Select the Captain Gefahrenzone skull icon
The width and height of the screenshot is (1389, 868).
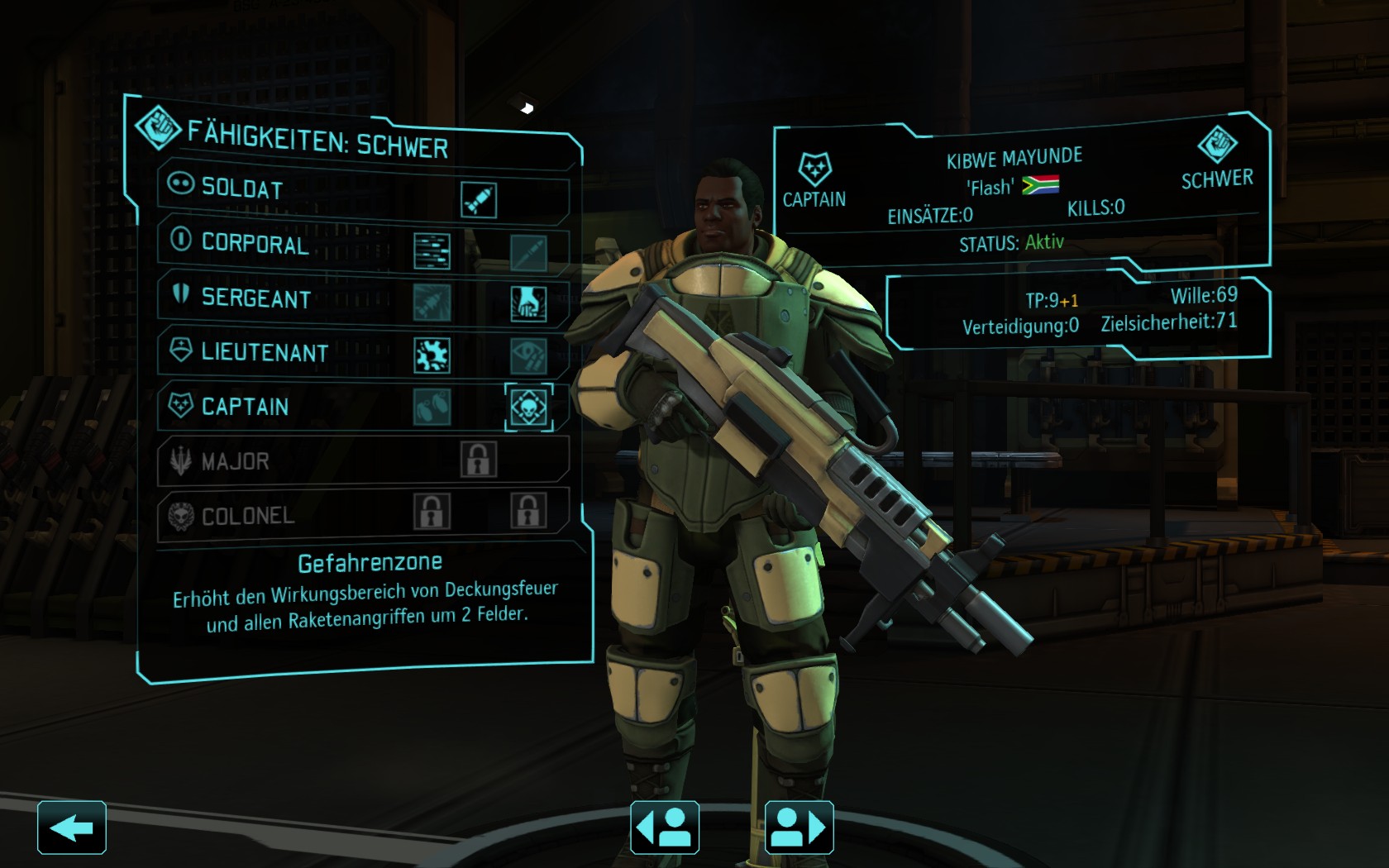[x=528, y=408]
